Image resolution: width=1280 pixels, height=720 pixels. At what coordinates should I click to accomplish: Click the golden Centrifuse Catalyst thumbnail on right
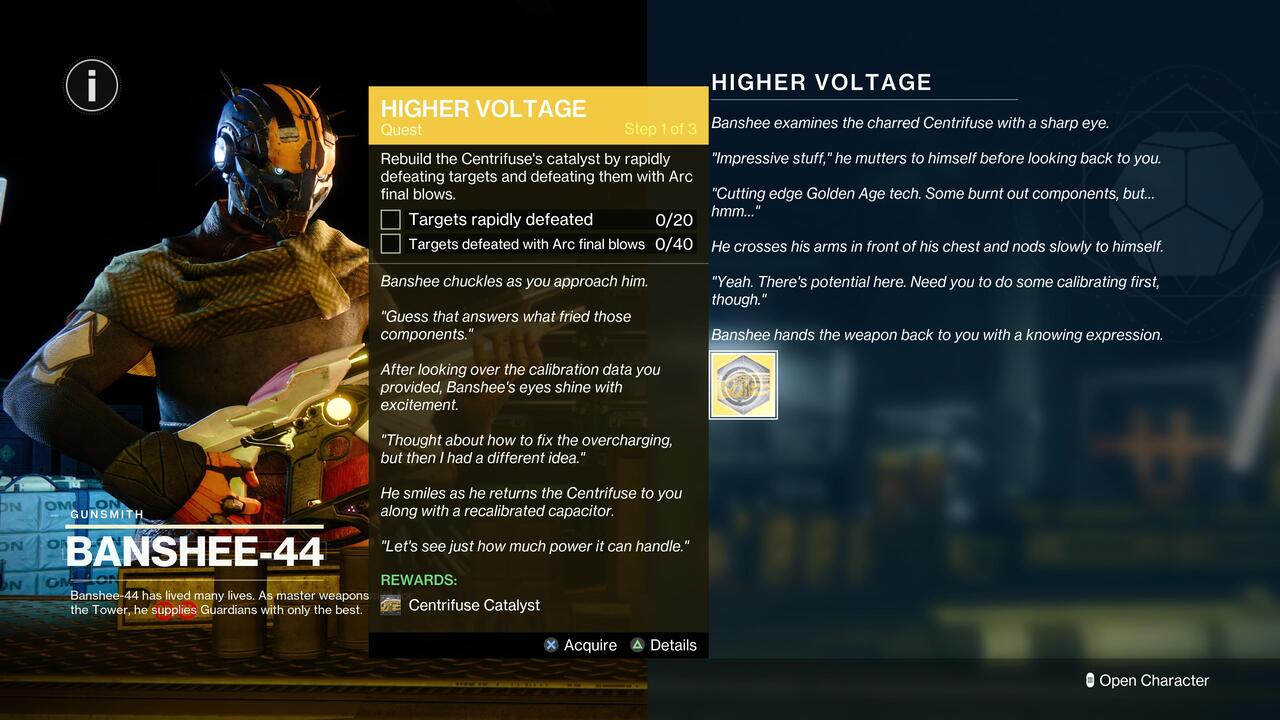(x=743, y=384)
